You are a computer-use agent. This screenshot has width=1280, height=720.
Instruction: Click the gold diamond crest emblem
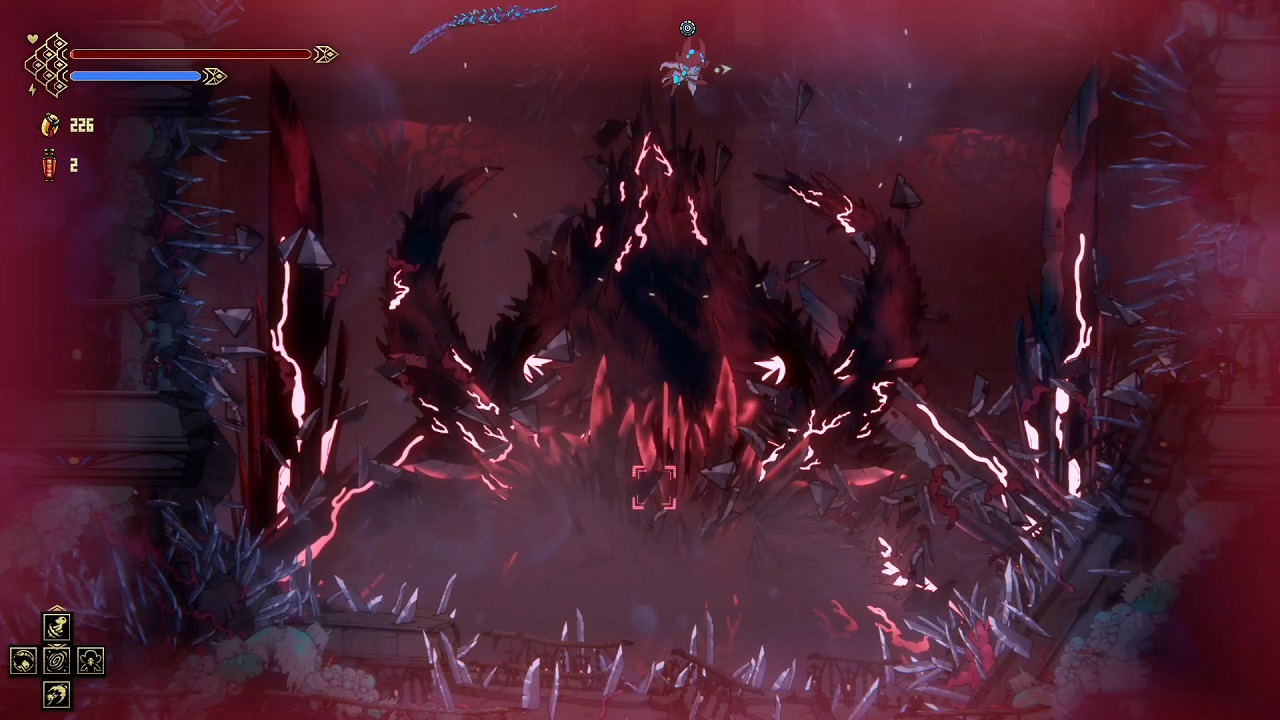[x=47, y=62]
